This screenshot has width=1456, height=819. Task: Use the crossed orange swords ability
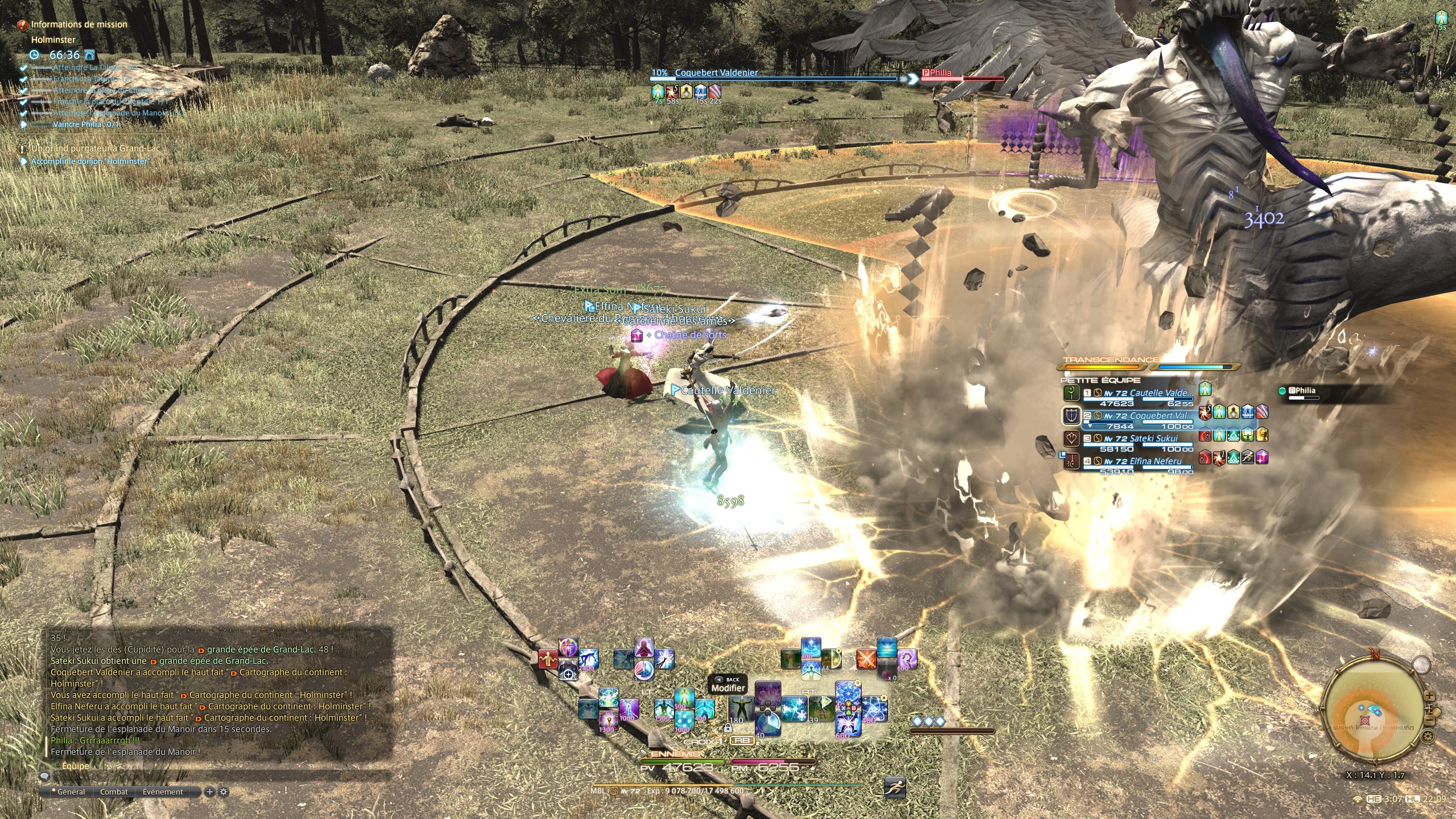pos(867,660)
